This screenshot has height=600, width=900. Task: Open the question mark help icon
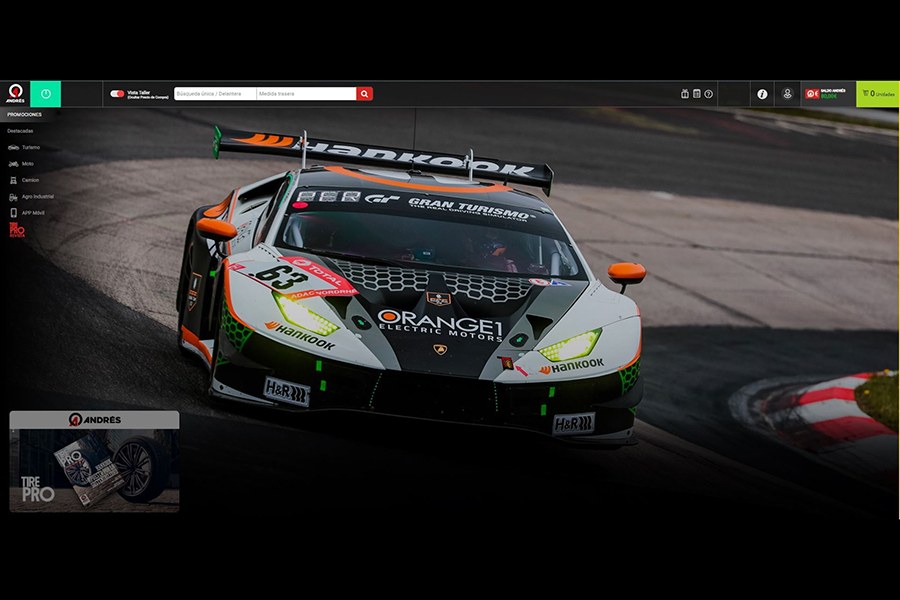click(708, 94)
